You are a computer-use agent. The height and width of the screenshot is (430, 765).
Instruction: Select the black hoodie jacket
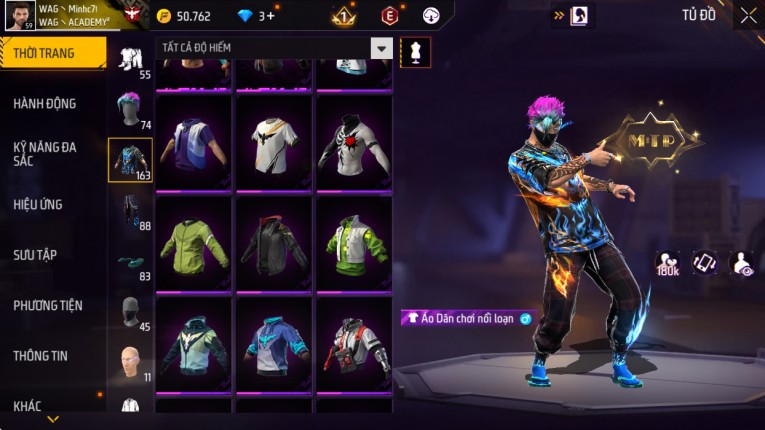(x=274, y=241)
